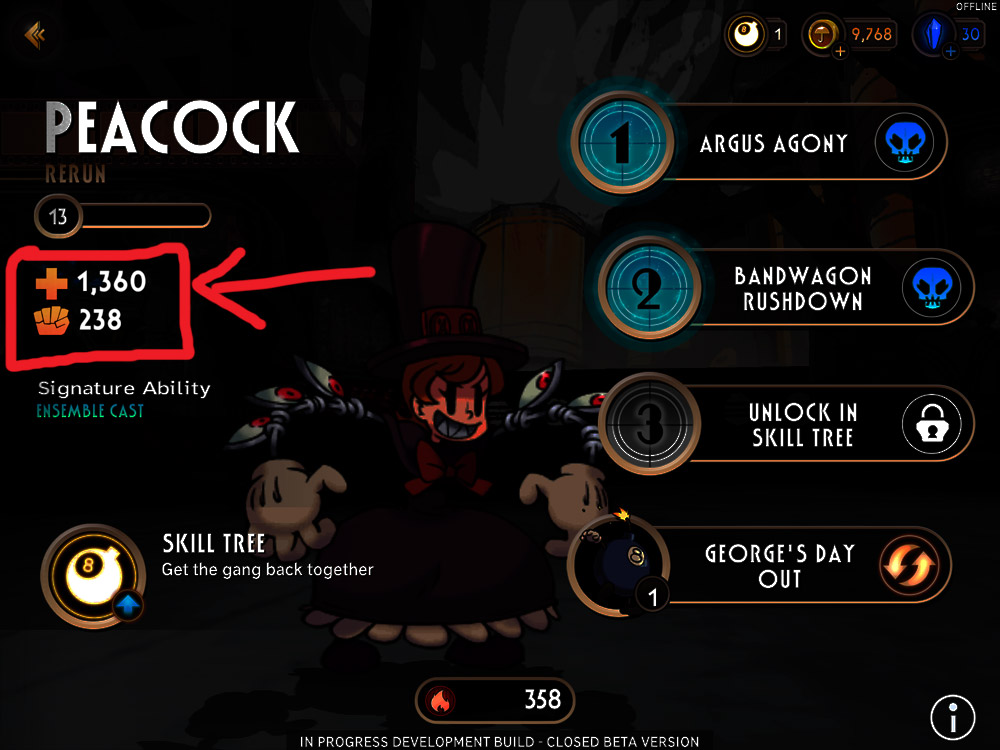Show the info panel via the i icon

click(x=952, y=716)
